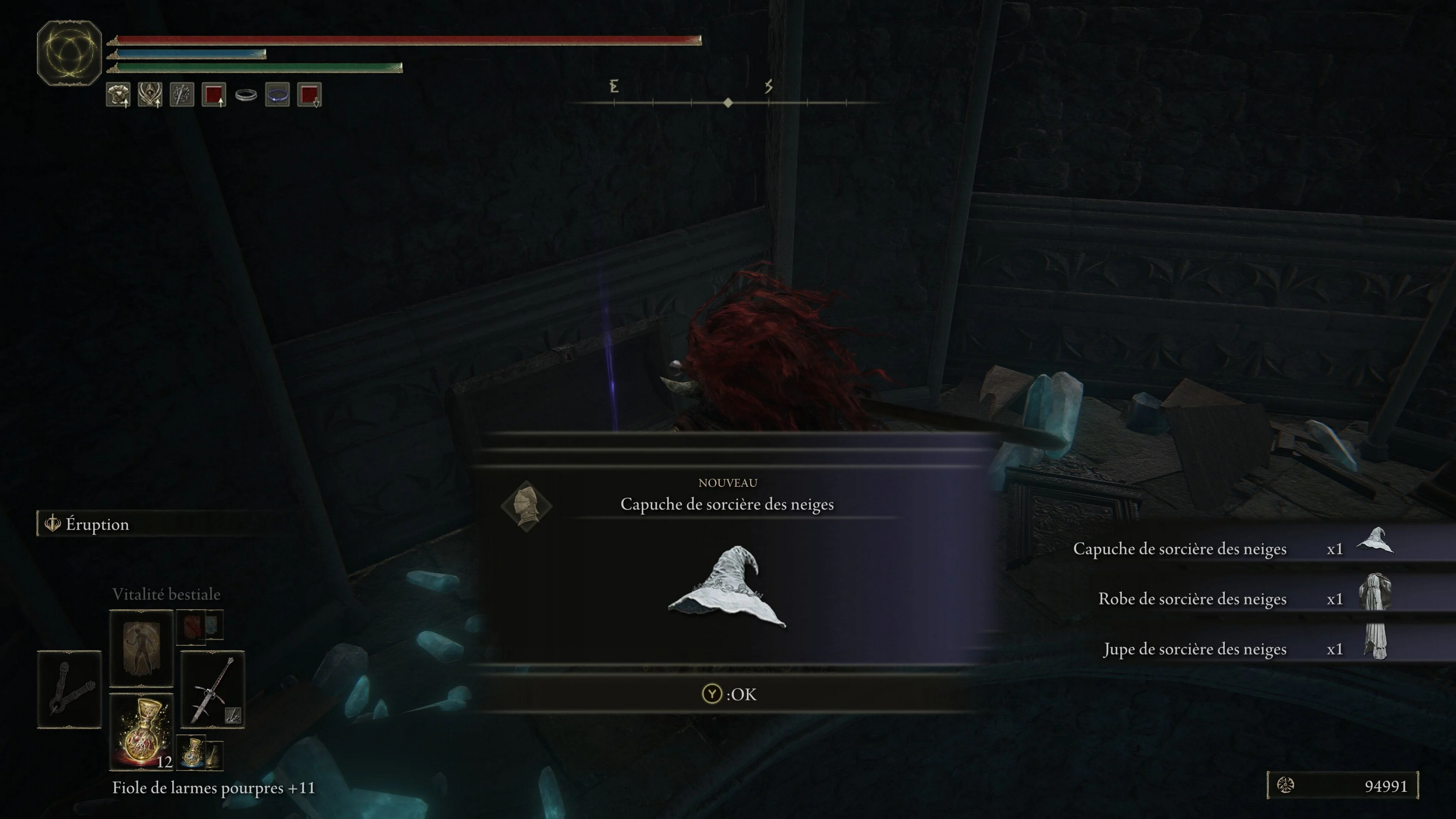Click the chest armor buff icon
Viewport: 1456px width, 819px height.
point(118,94)
